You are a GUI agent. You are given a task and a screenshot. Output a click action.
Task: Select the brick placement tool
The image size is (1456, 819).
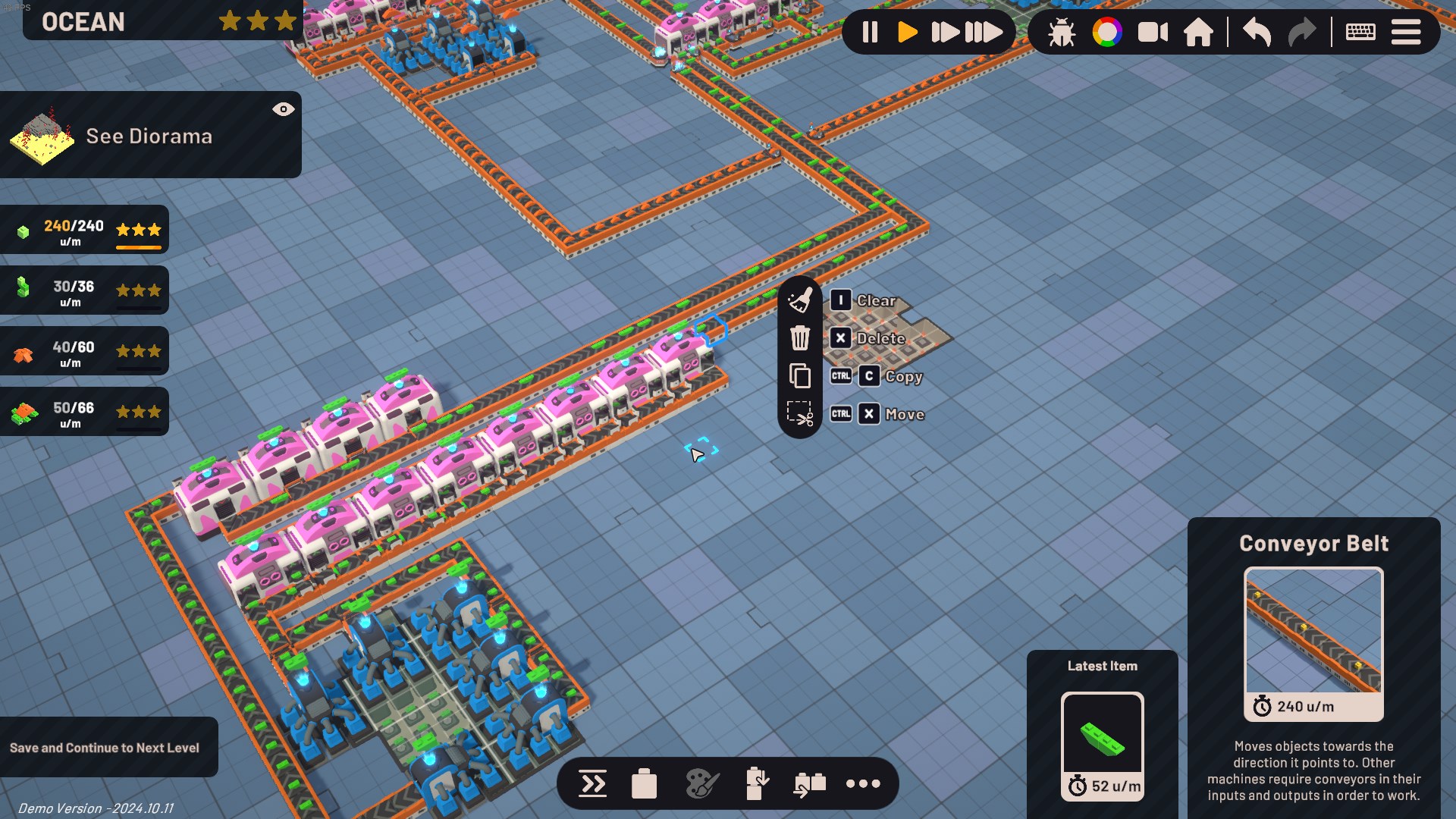pyautogui.click(x=645, y=783)
